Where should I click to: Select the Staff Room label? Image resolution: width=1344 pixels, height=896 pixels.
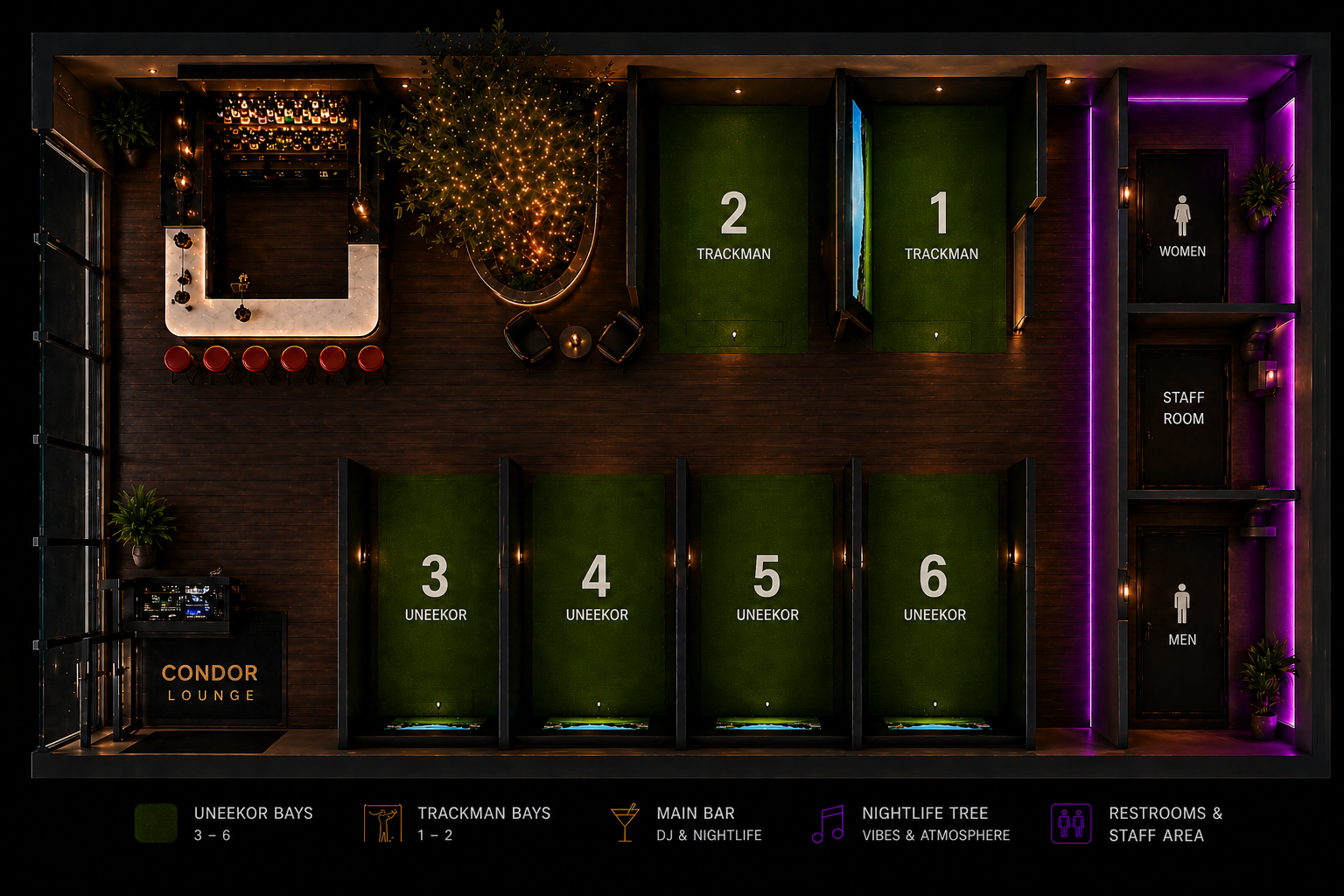(x=1183, y=408)
